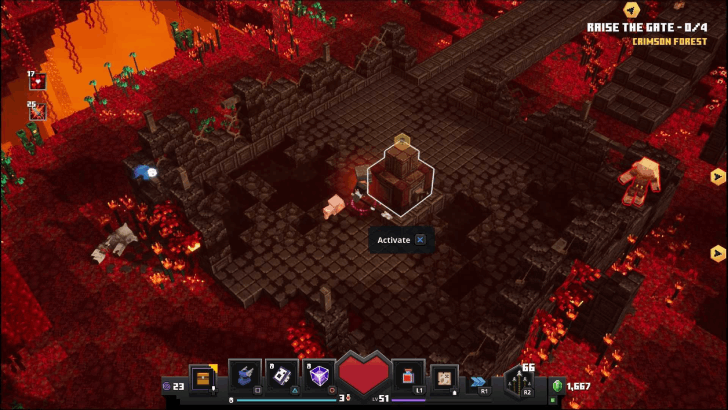Click the Raise the Gate objective tracker
The width and height of the screenshot is (728, 410).
pyautogui.click(x=648, y=29)
